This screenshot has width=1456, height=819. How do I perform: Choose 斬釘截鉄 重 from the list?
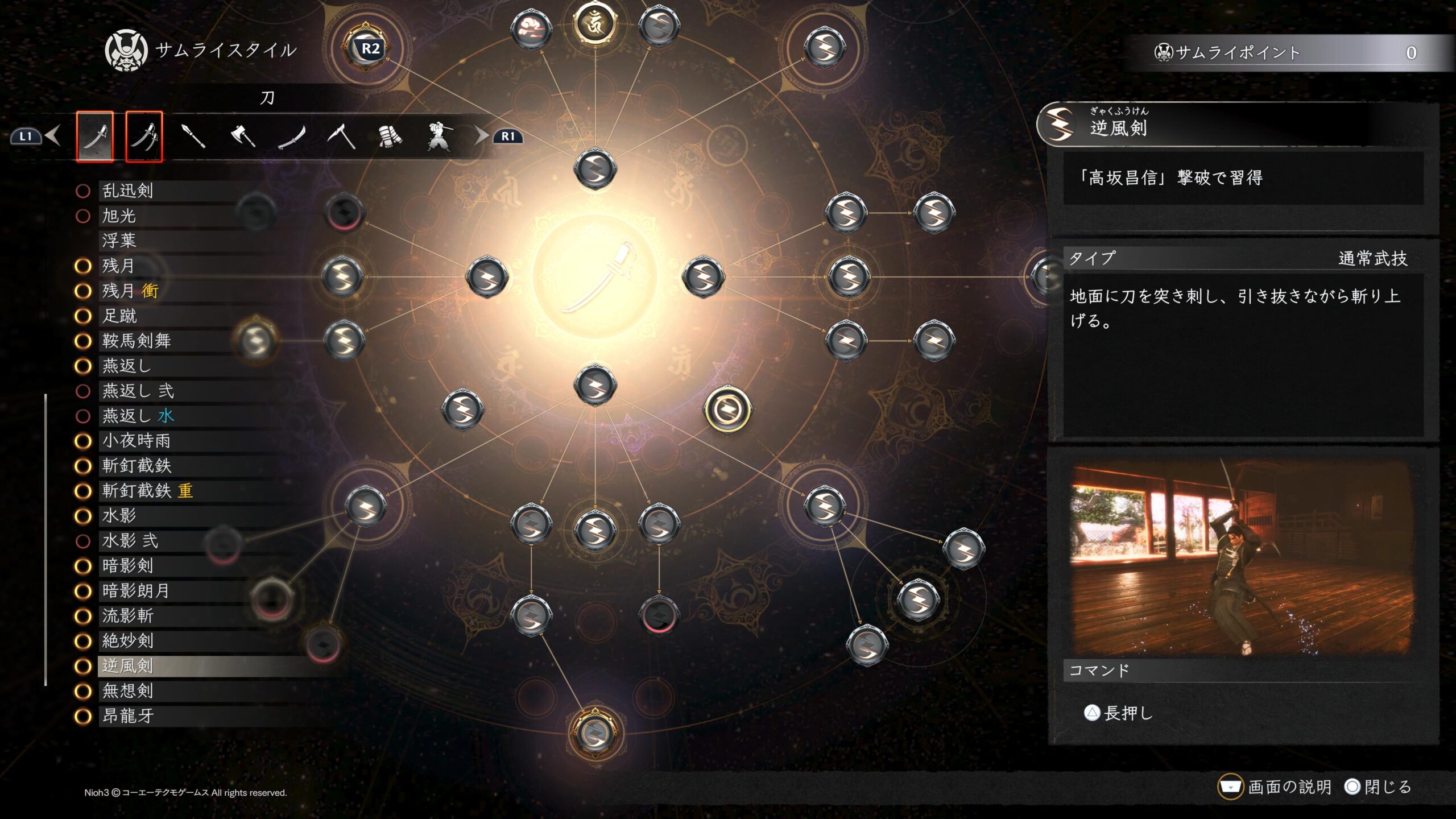click(x=147, y=491)
